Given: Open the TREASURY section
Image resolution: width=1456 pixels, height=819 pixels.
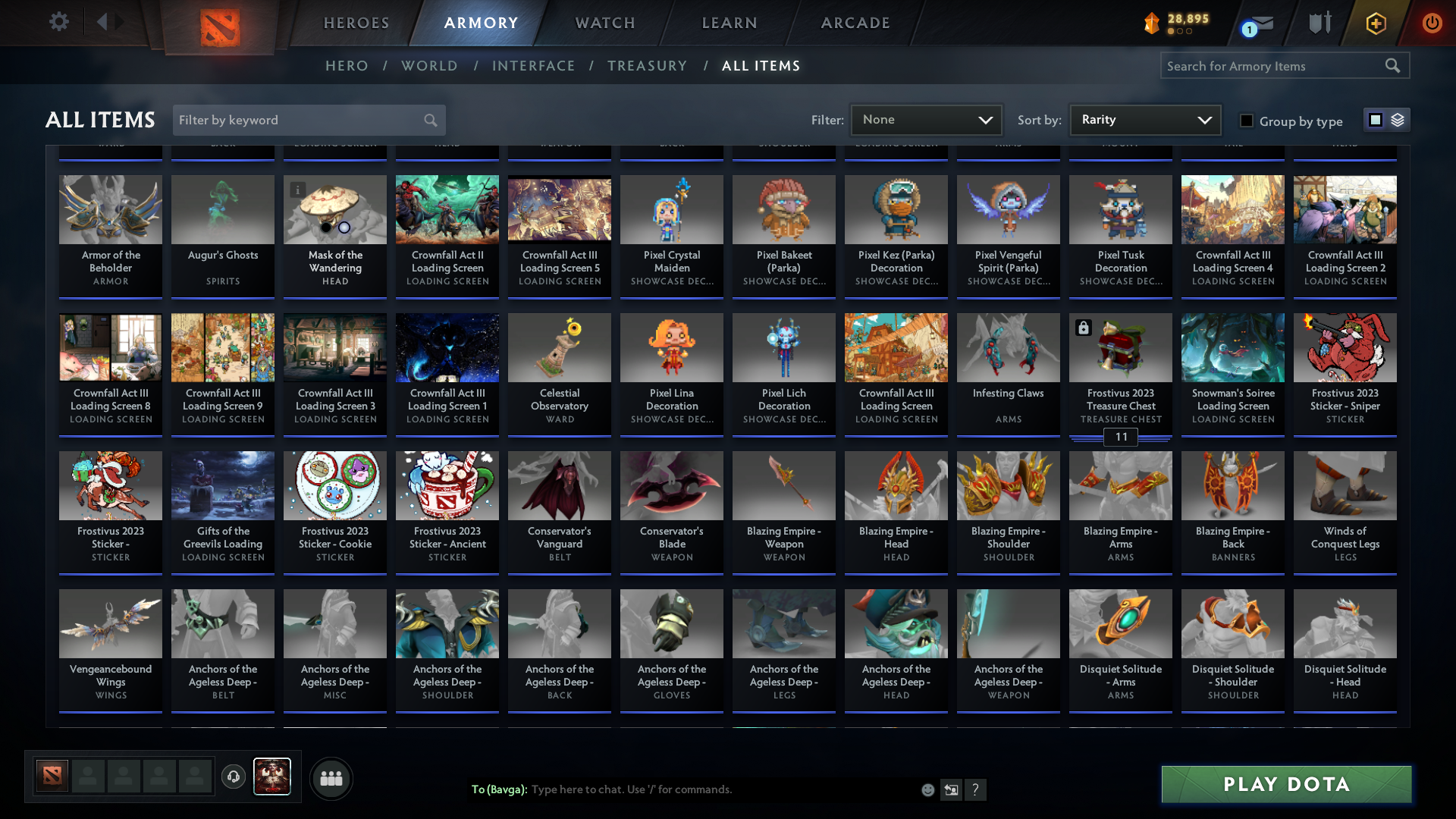Looking at the screenshot, I should [x=648, y=66].
